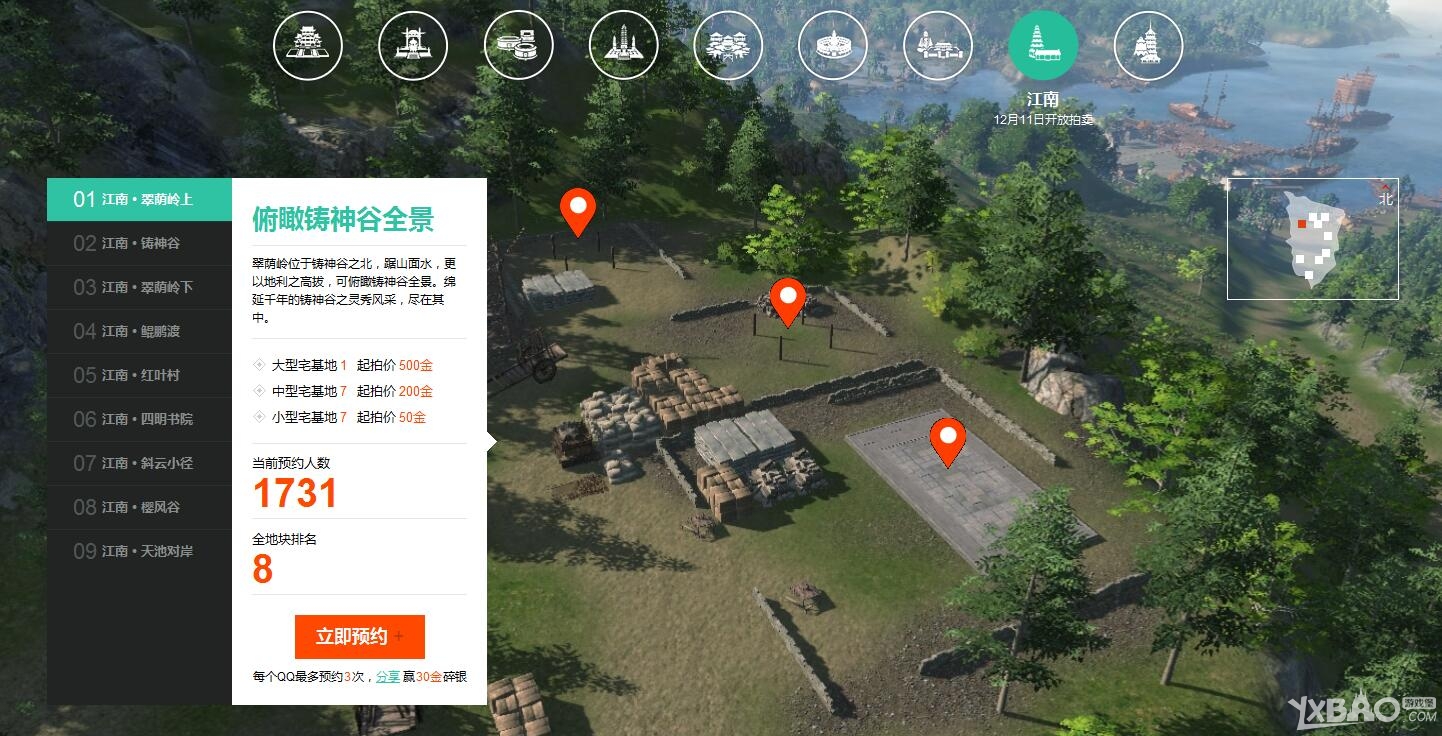Switch to plot 07 江南·斜云小径

click(140, 463)
